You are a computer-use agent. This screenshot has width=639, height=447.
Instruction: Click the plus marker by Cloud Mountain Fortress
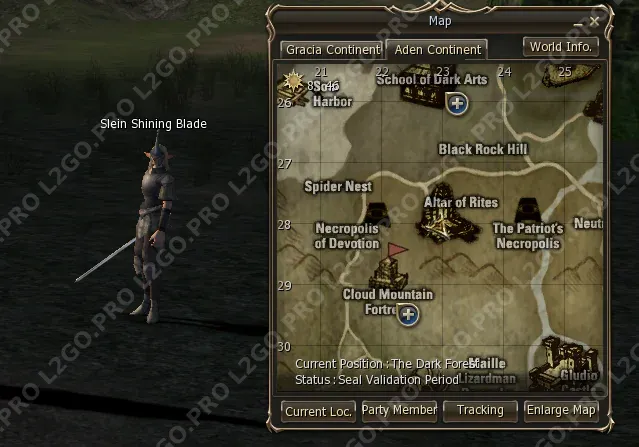[407, 315]
